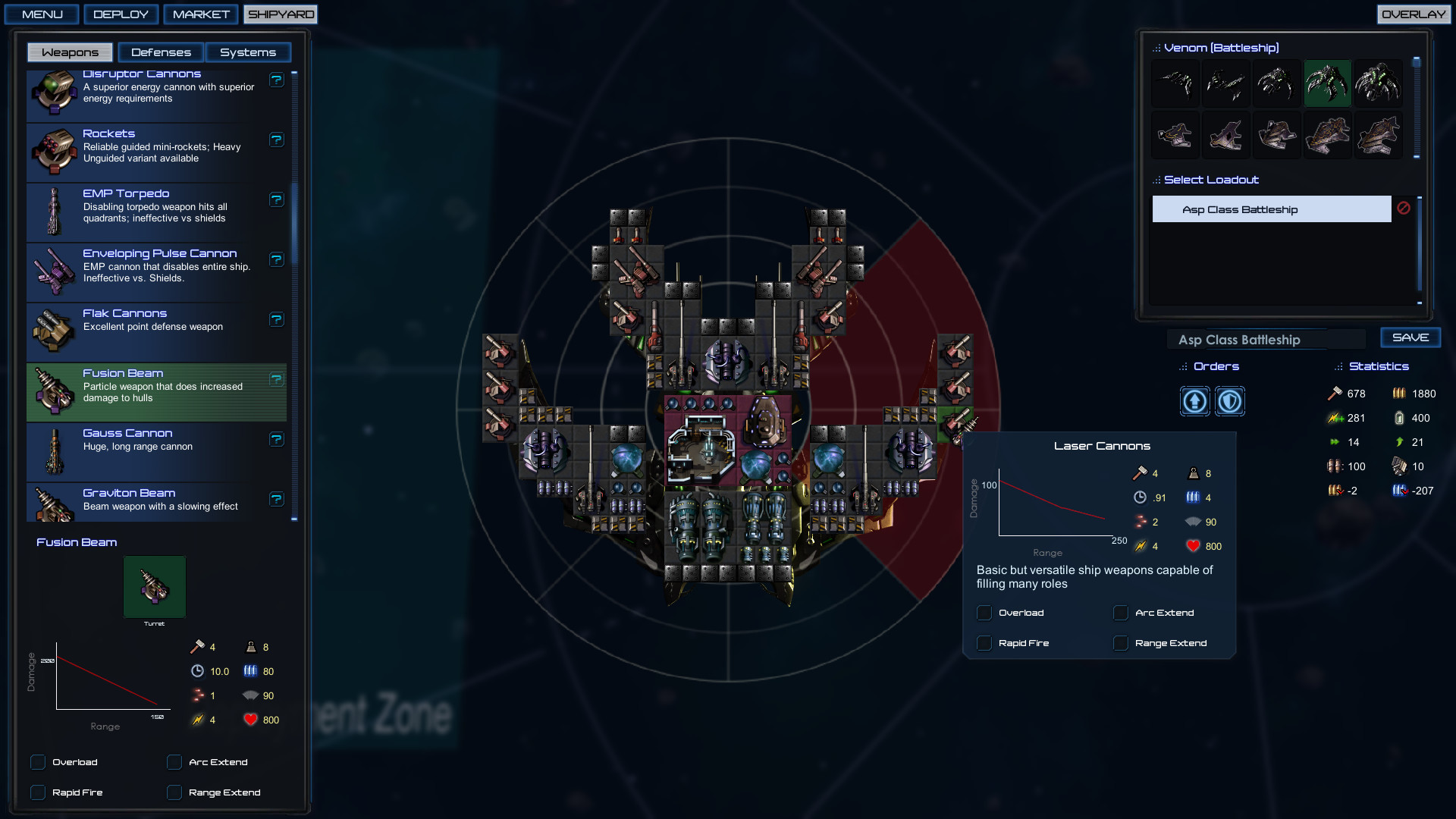Toggle Rapid Fire for Laser Cannons
Viewport: 1456px width, 819px height.
[x=984, y=642]
